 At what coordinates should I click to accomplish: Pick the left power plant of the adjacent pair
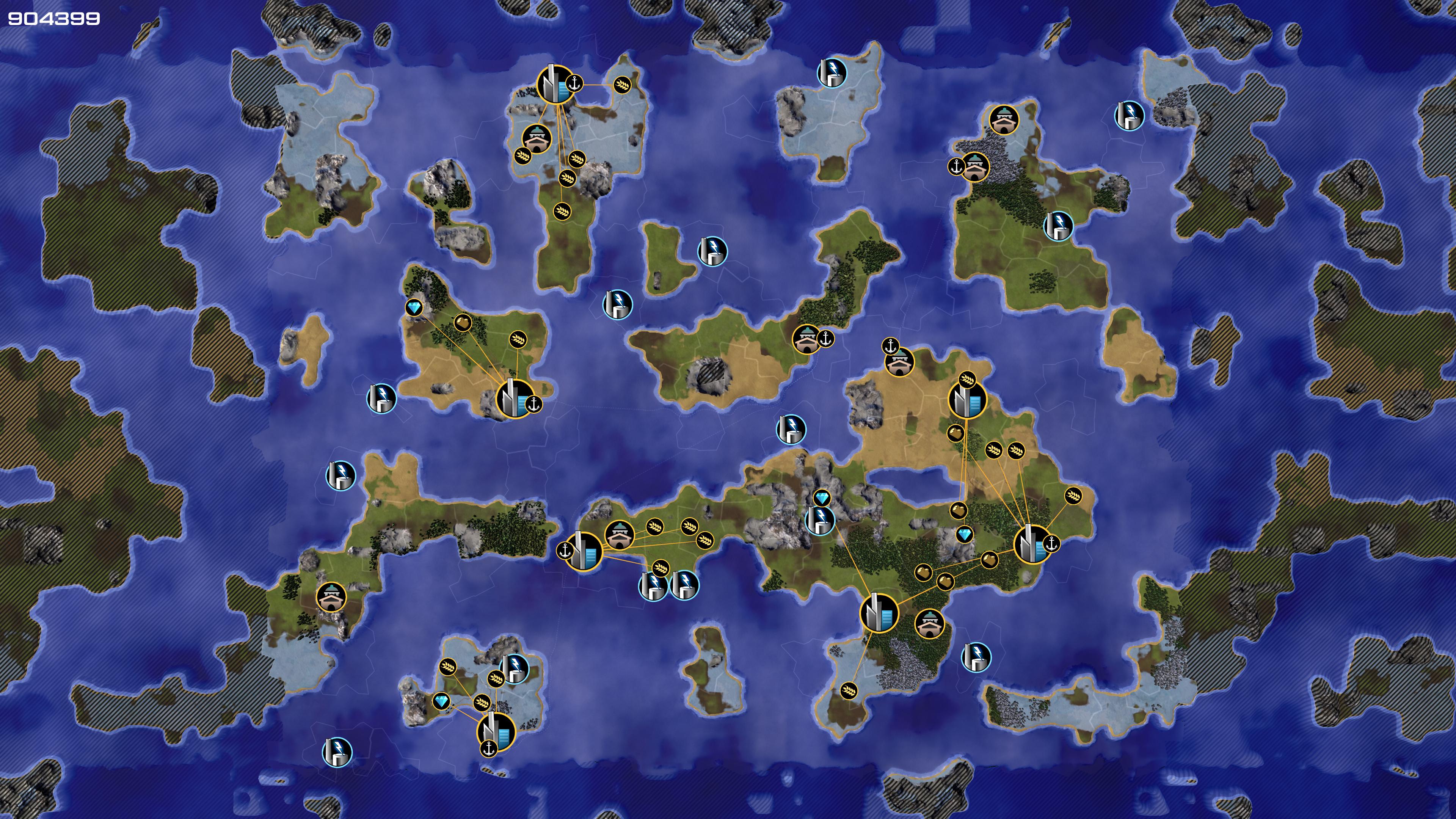653,585
